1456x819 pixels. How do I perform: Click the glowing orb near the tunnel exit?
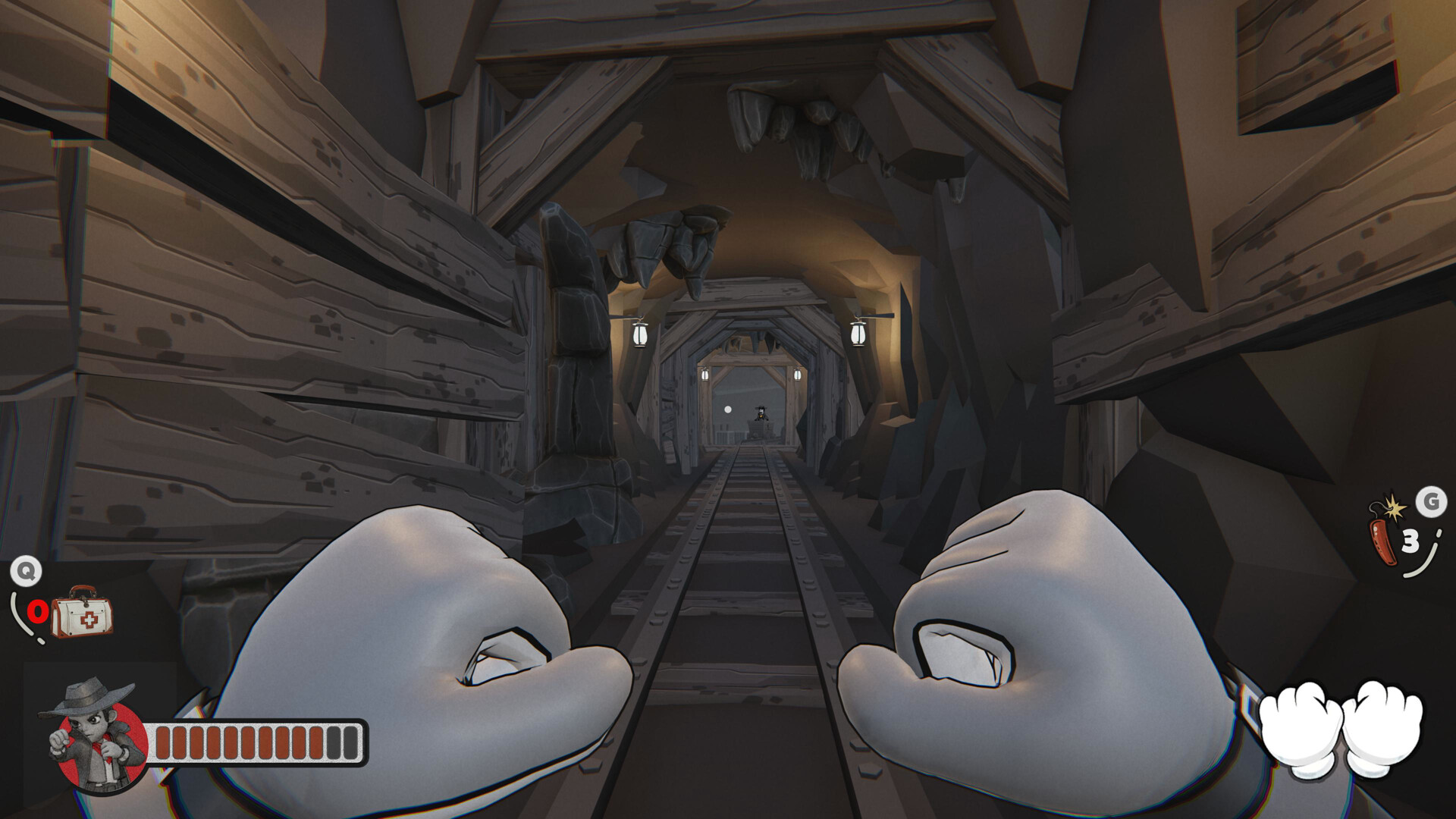728,409
